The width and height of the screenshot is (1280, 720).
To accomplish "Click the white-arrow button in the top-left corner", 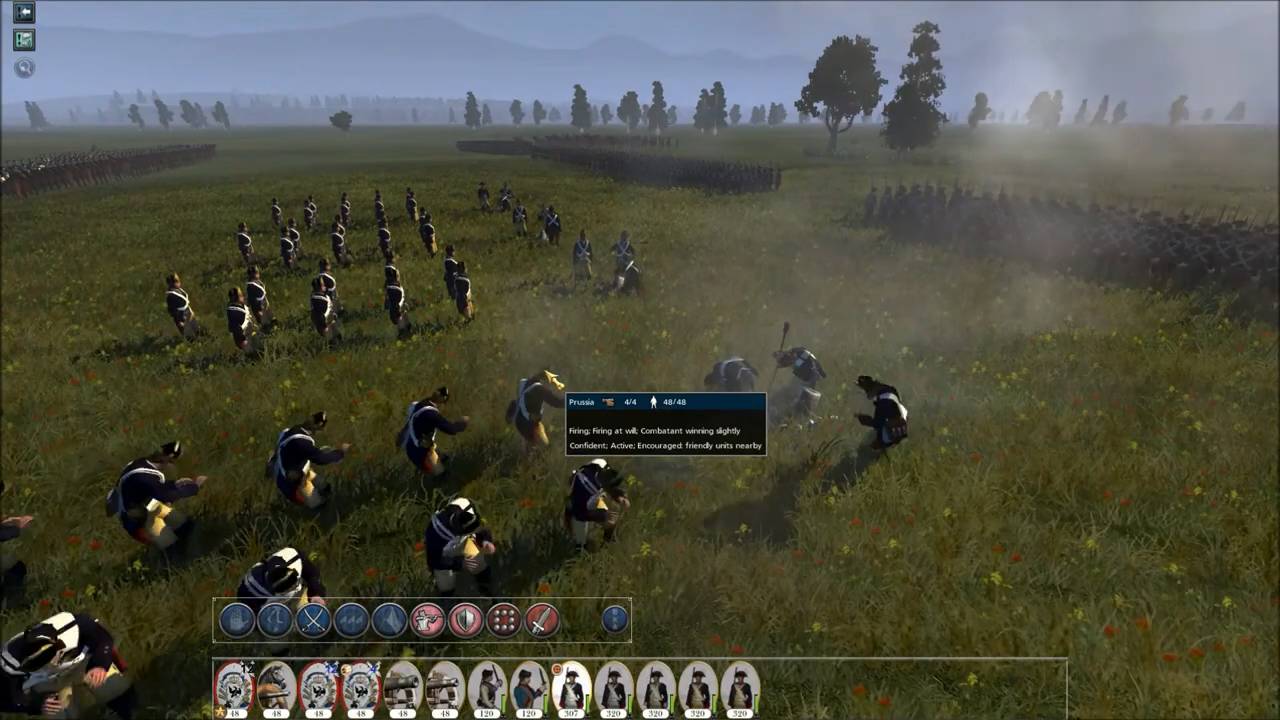I will coord(24,12).
